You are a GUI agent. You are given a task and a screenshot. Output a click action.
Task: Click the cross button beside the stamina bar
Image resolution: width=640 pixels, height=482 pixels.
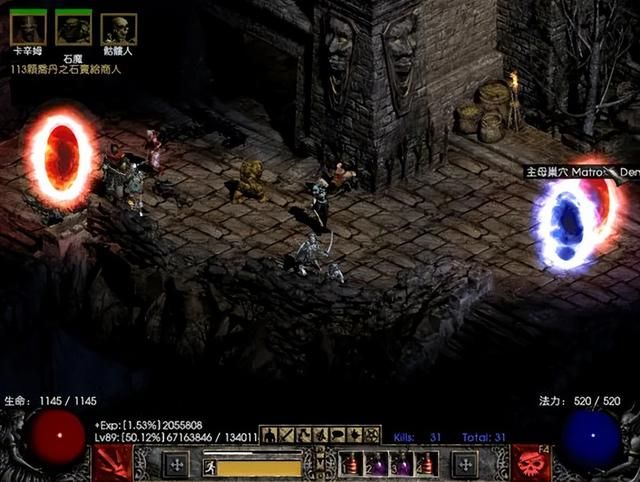tap(176, 465)
